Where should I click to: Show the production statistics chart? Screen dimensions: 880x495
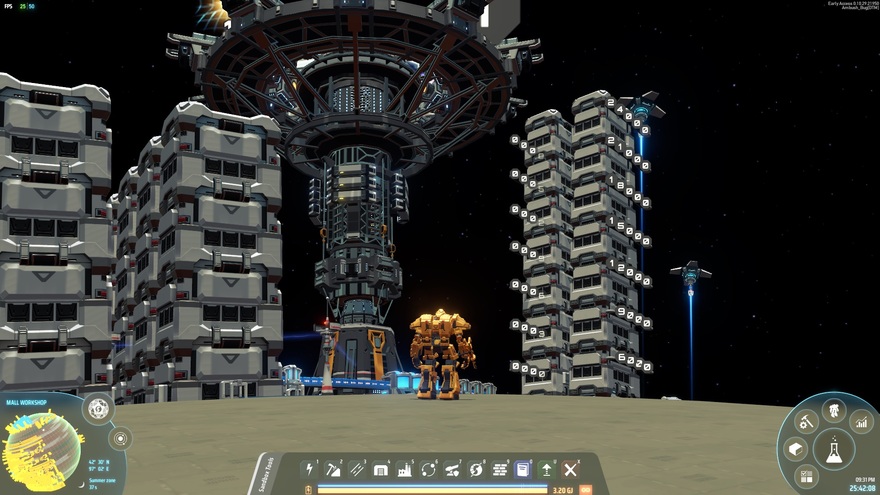point(861,421)
